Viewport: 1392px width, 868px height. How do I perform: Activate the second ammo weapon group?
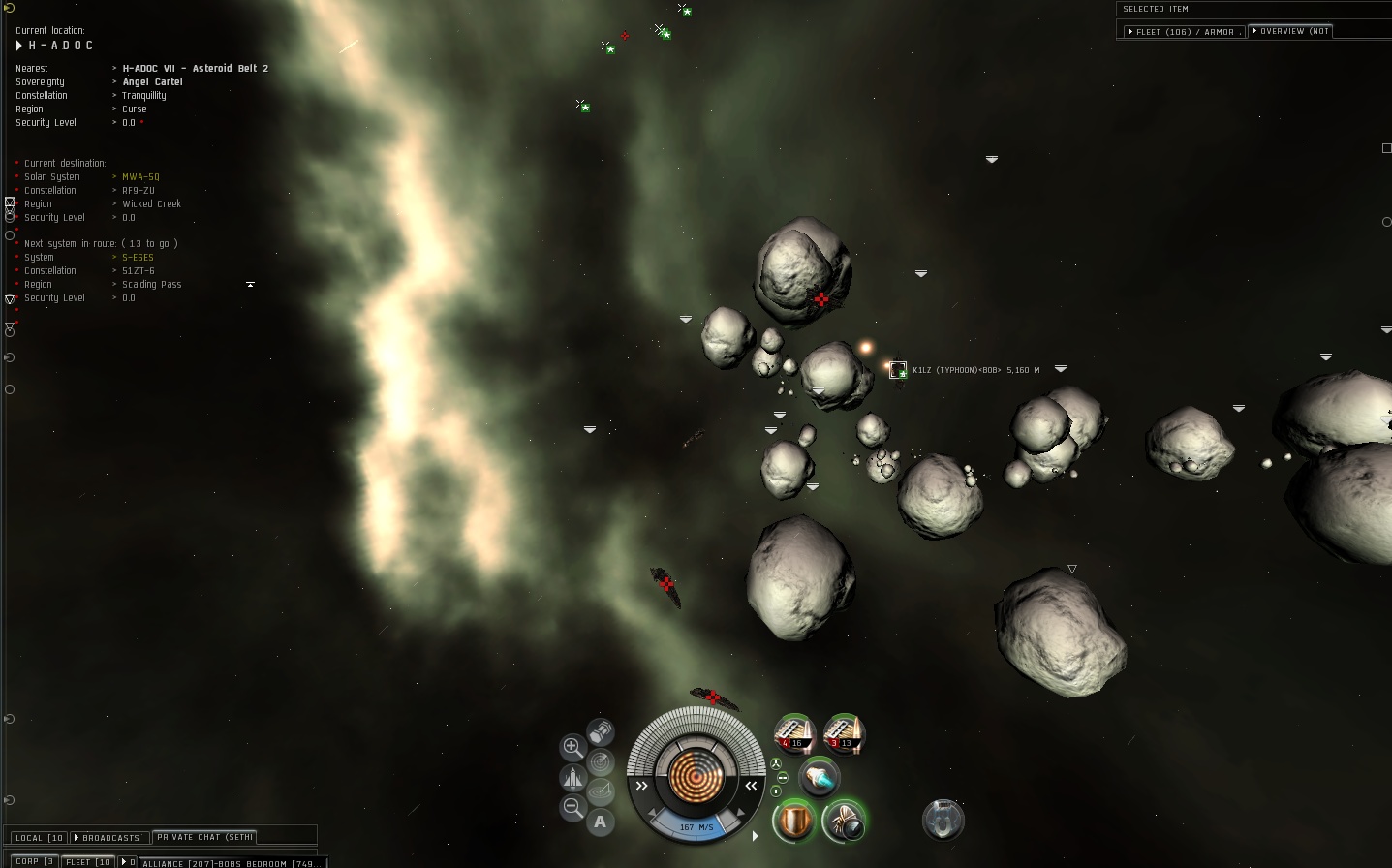click(843, 733)
